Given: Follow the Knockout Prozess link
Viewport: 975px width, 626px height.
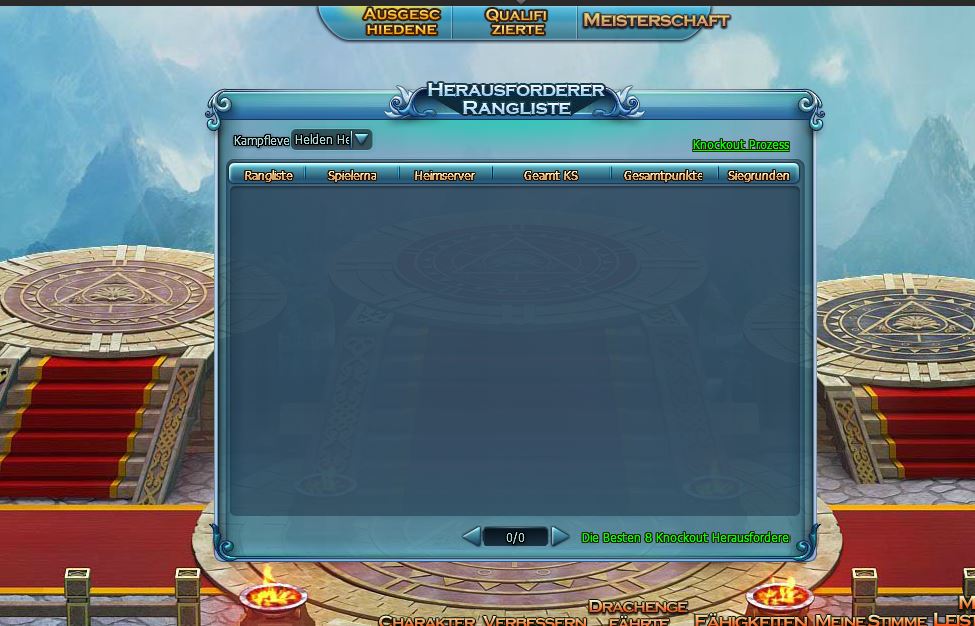Looking at the screenshot, I should coord(740,145).
